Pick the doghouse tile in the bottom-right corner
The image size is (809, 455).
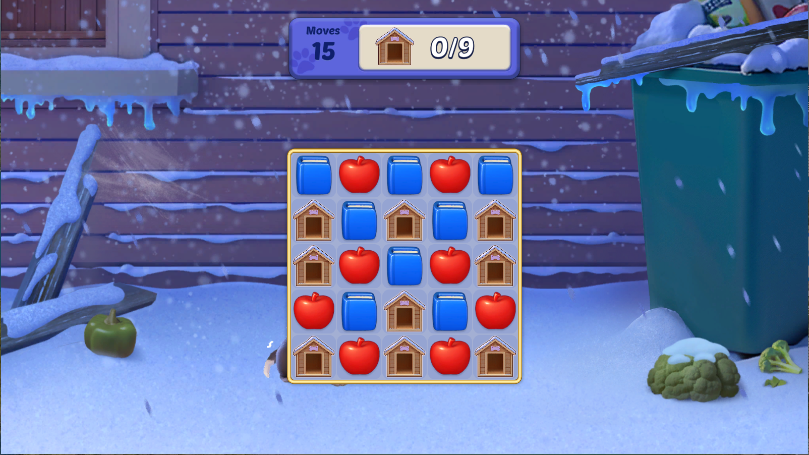click(x=495, y=357)
